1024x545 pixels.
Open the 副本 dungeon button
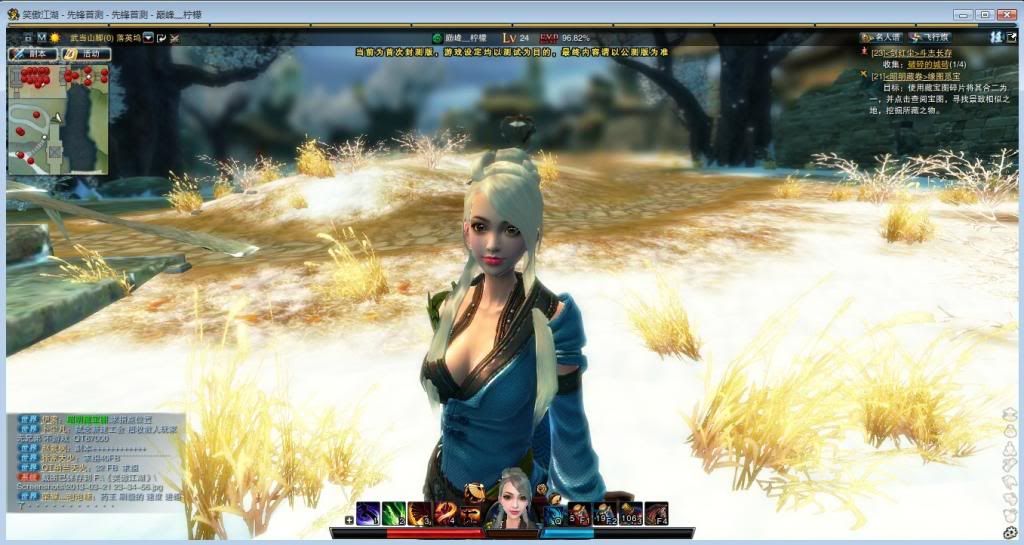click(x=32, y=53)
